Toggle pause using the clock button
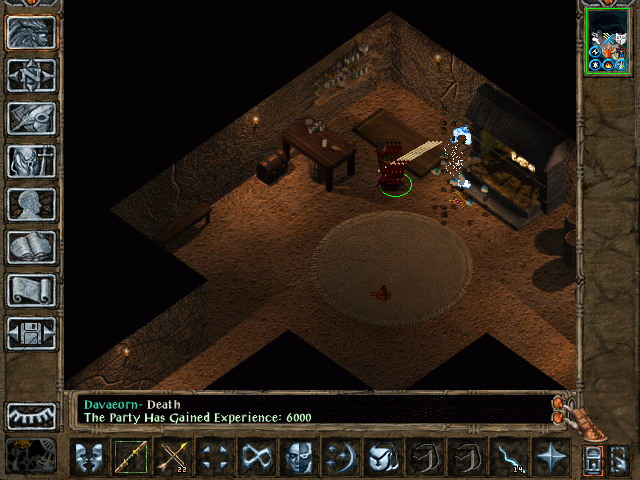 click(x=32, y=455)
